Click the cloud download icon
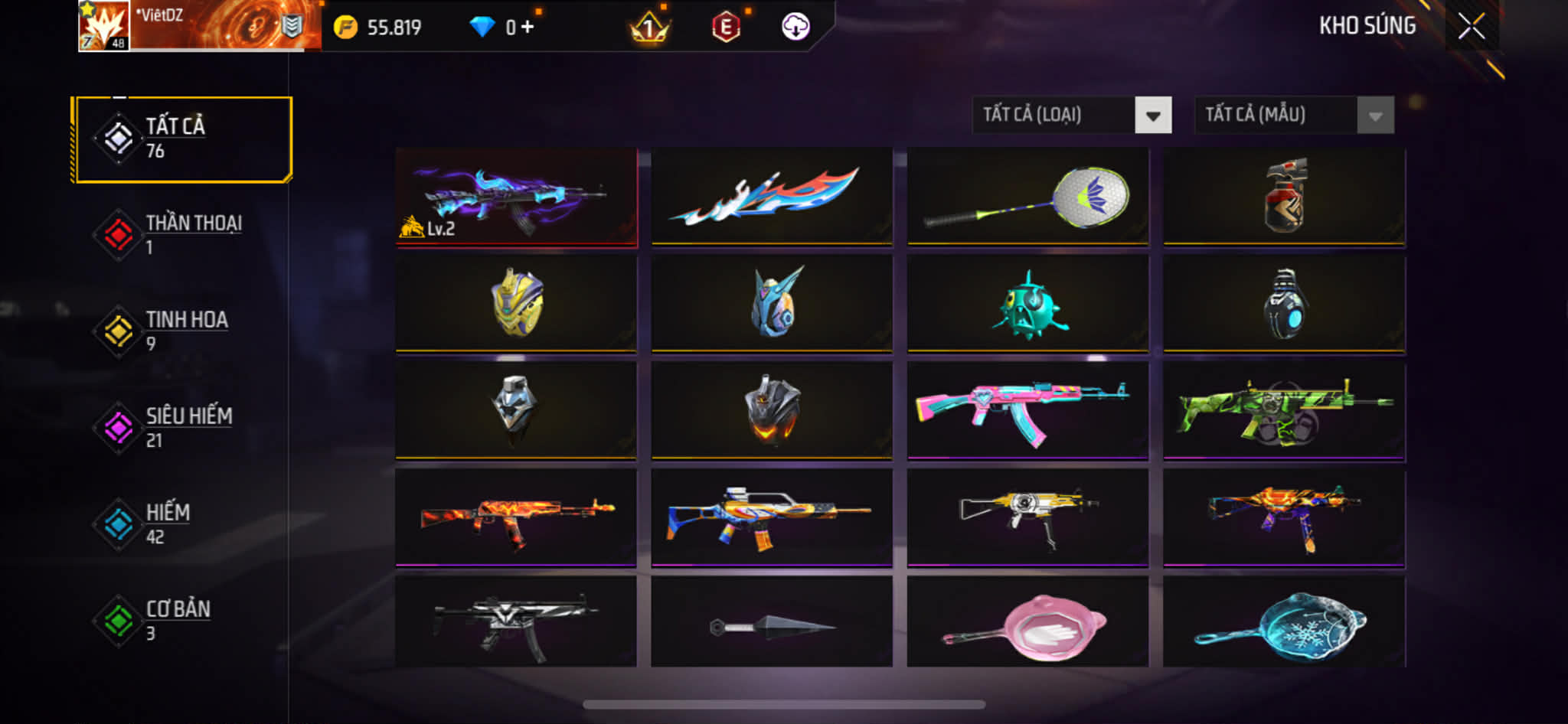This screenshot has width=1568, height=724. click(x=795, y=27)
